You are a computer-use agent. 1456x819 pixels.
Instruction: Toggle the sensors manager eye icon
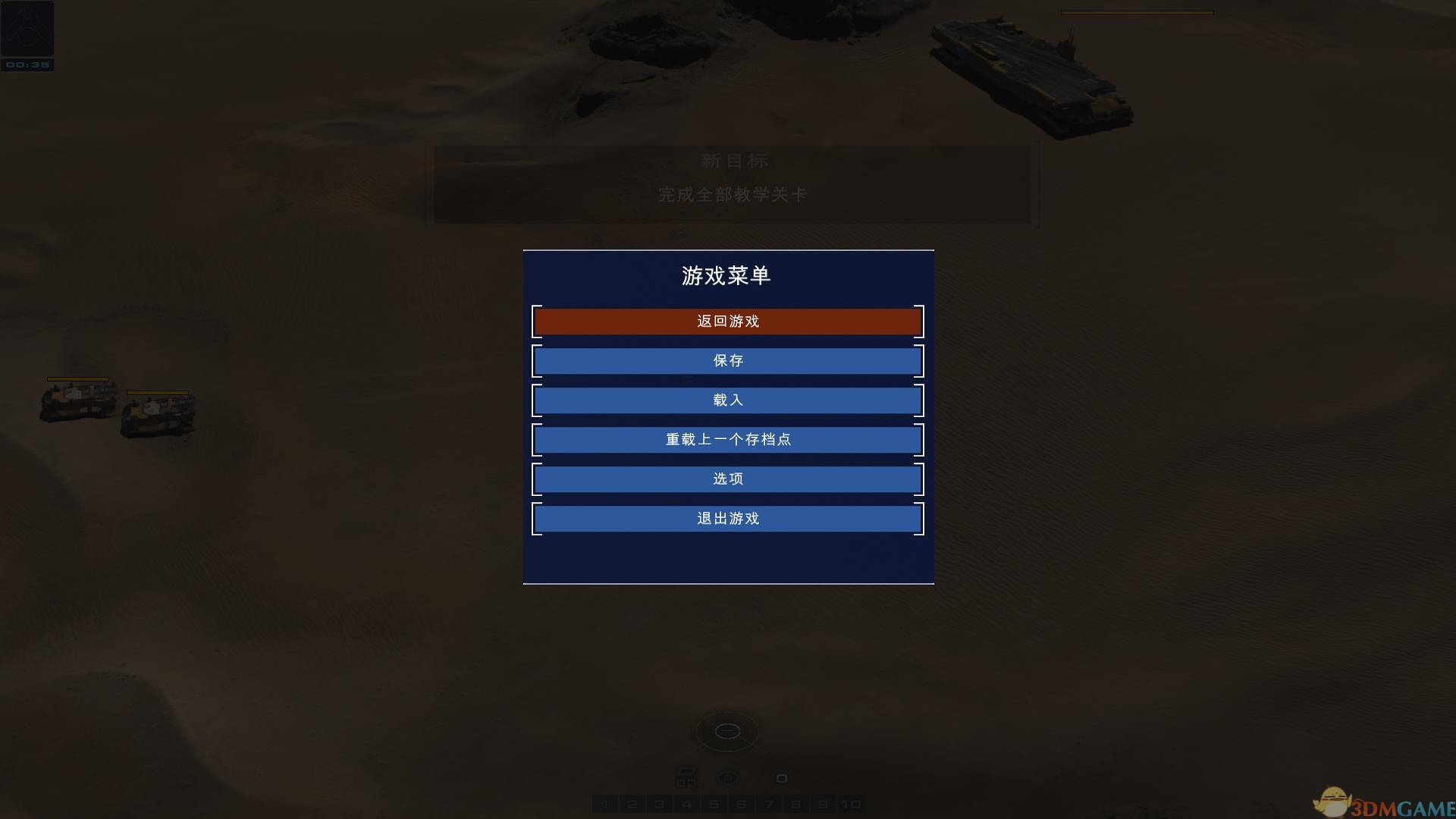728,776
